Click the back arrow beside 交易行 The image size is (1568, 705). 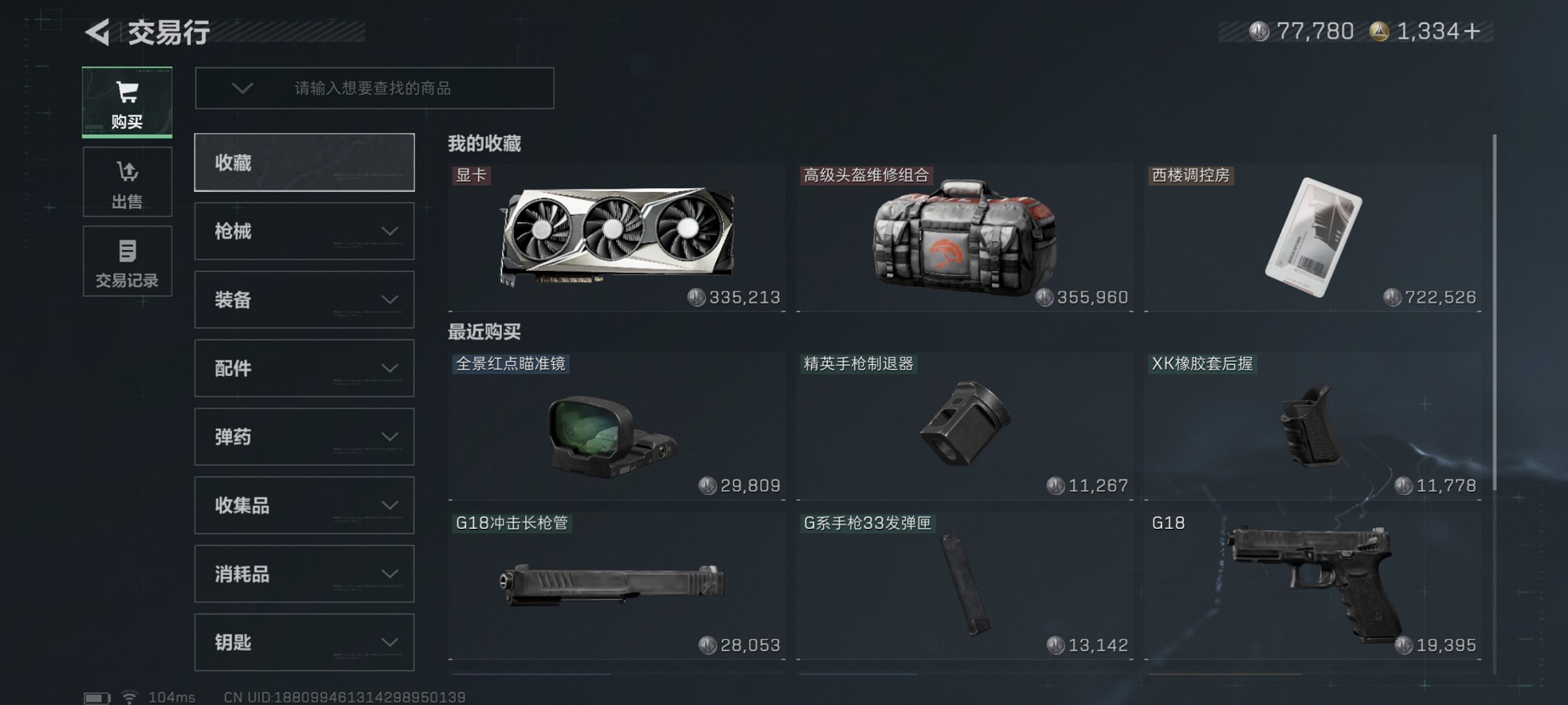96,30
